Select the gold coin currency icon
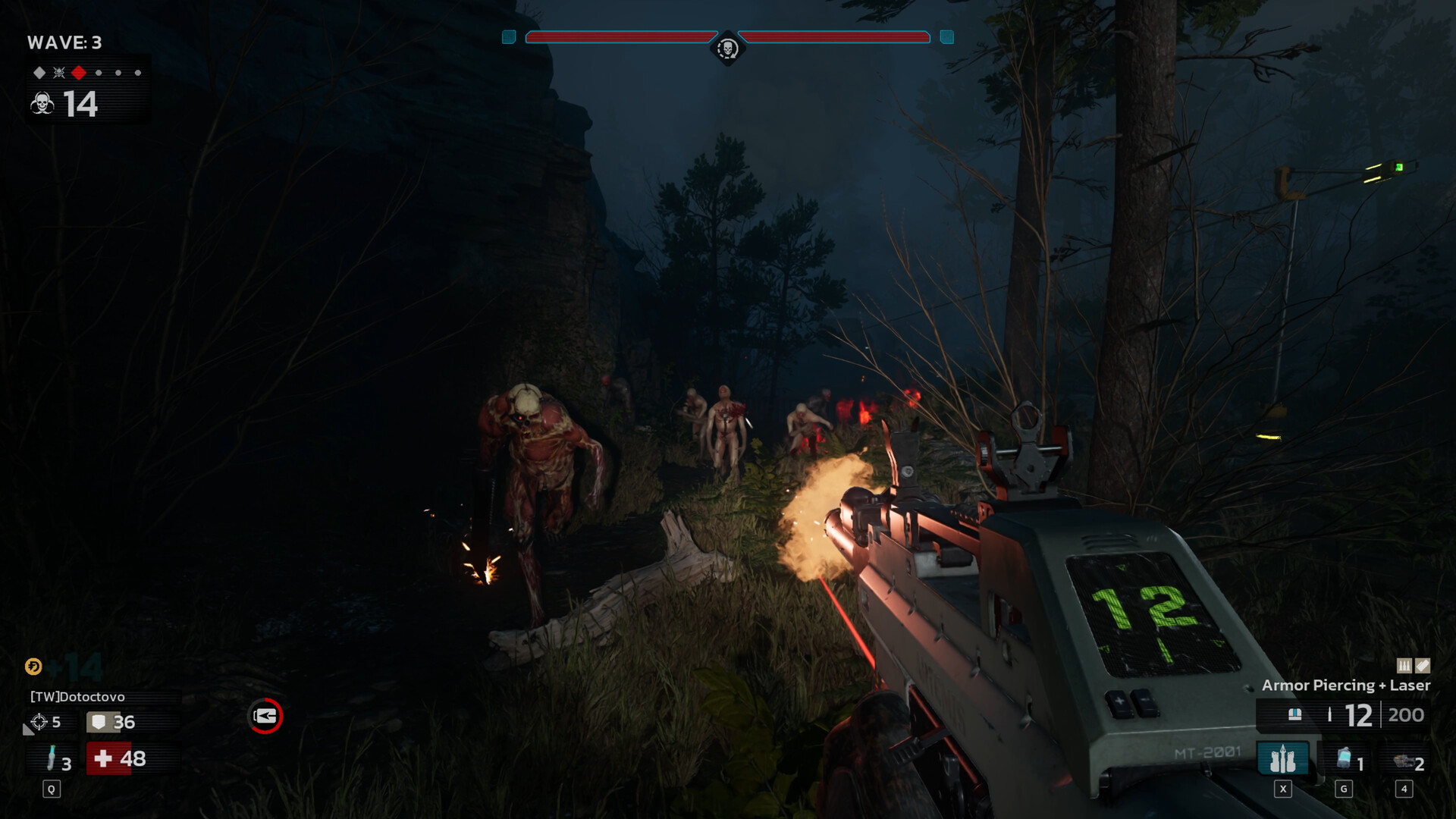The image size is (1456, 819). [x=33, y=667]
